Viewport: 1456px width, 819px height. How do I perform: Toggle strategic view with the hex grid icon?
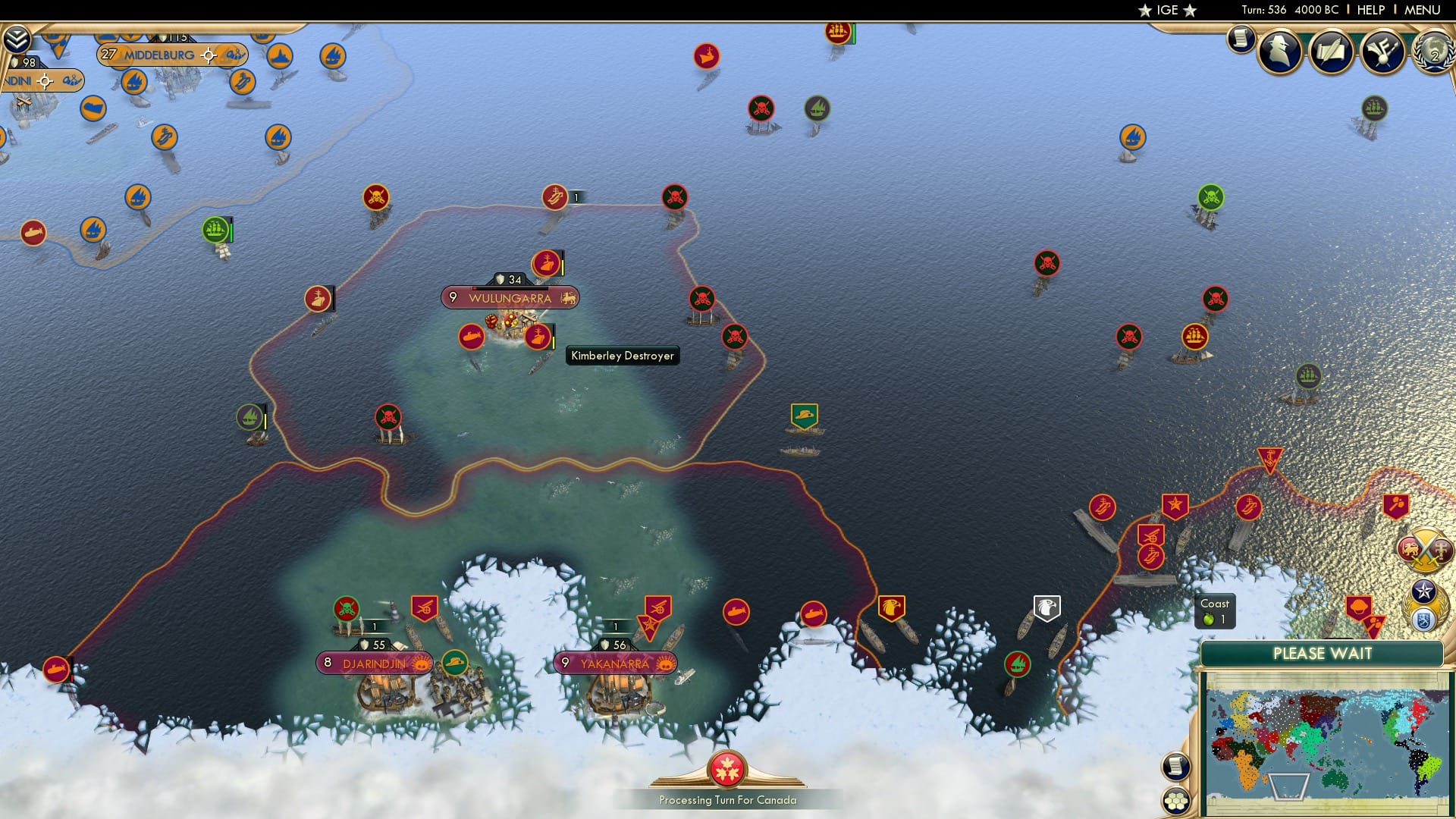pos(1176,800)
